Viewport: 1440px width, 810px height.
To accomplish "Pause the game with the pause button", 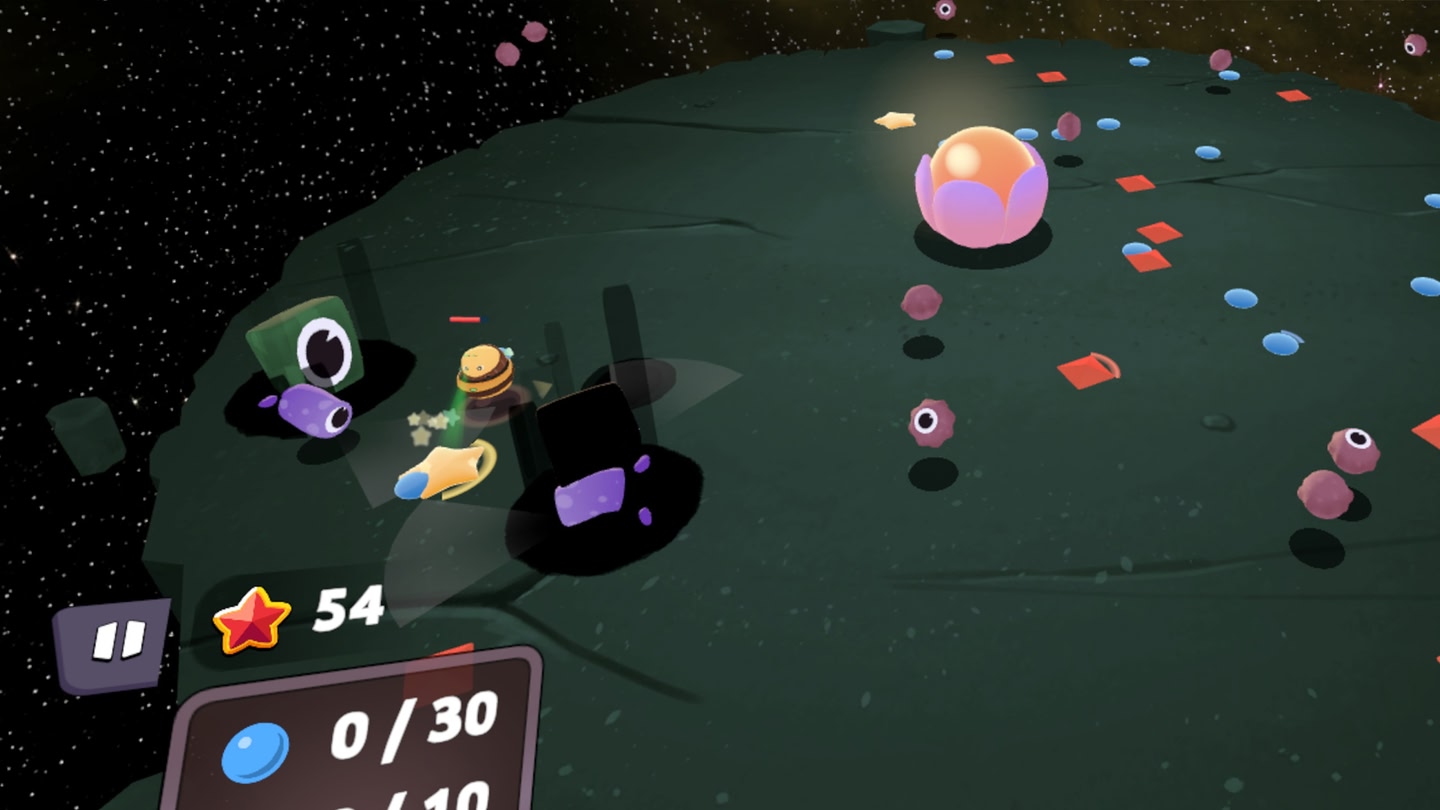I will tap(116, 642).
